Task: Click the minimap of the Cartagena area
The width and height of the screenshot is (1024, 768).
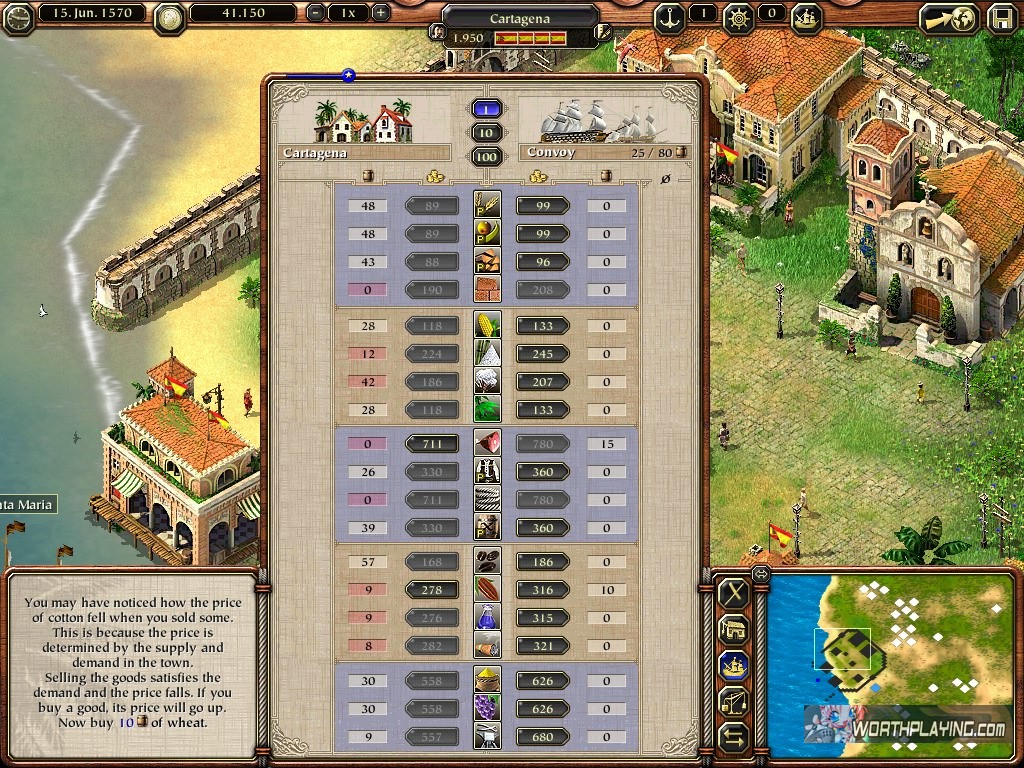Action: coord(890,660)
